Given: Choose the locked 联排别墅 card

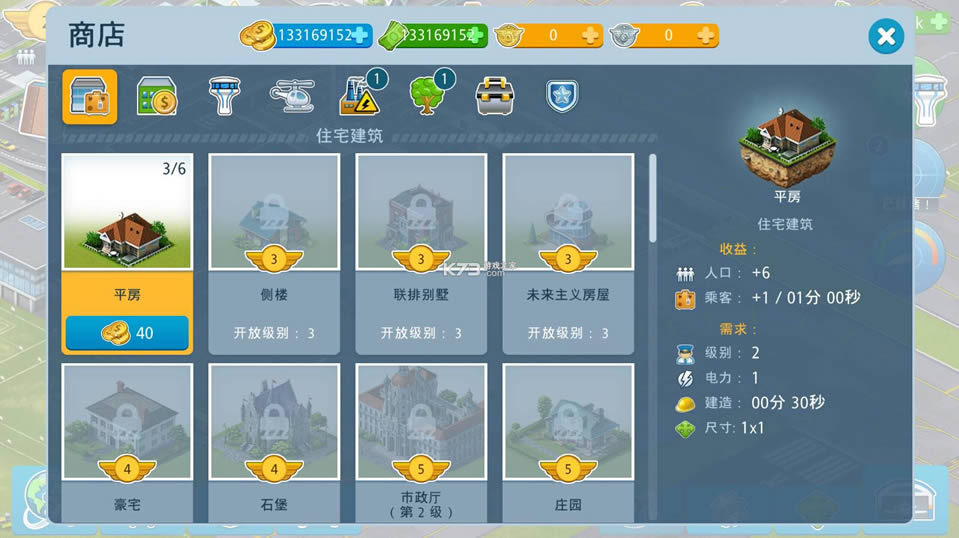Looking at the screenshot, I should pos(421,252).
